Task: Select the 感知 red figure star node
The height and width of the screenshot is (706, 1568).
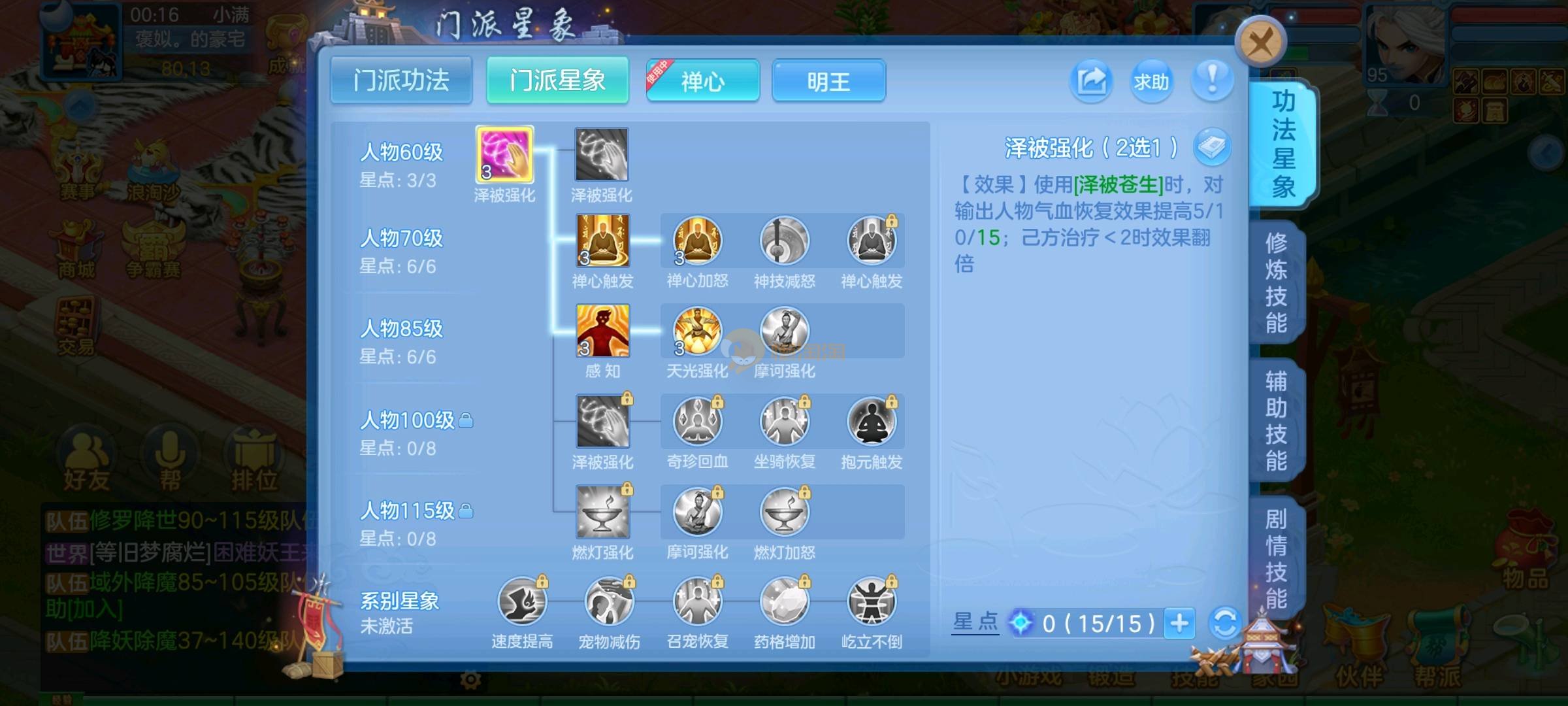Action: click(602, 331)
